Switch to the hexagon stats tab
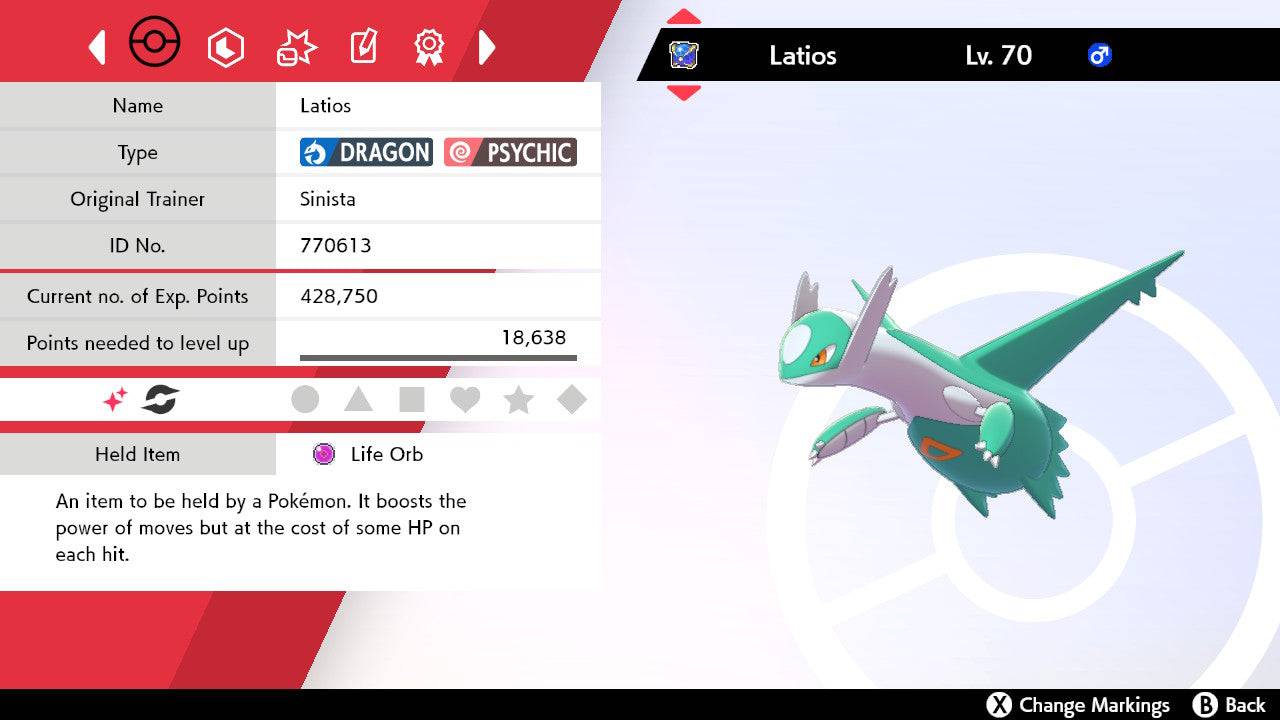This screenshot has width=1280, height=720. click(225, 47)
